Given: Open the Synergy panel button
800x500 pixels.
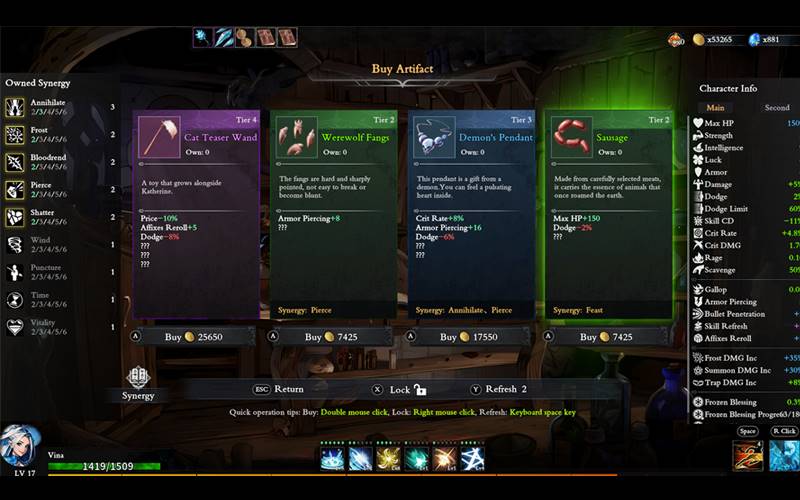Looking at the screenshot, I should pyautogui.click(x=138, y=382).
